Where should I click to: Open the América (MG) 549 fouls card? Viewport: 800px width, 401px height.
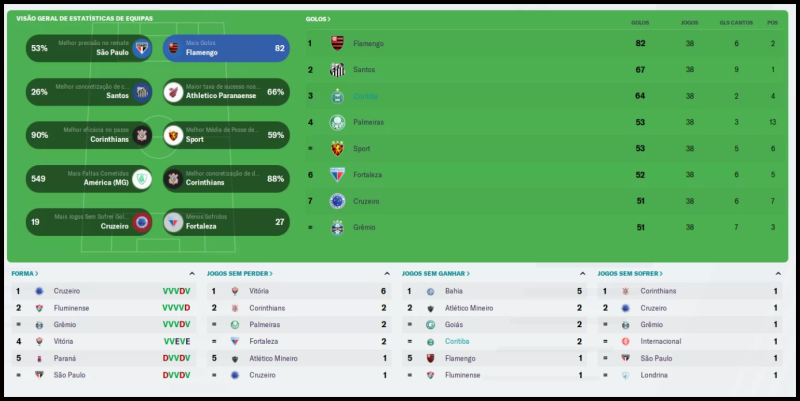(90, 178)
